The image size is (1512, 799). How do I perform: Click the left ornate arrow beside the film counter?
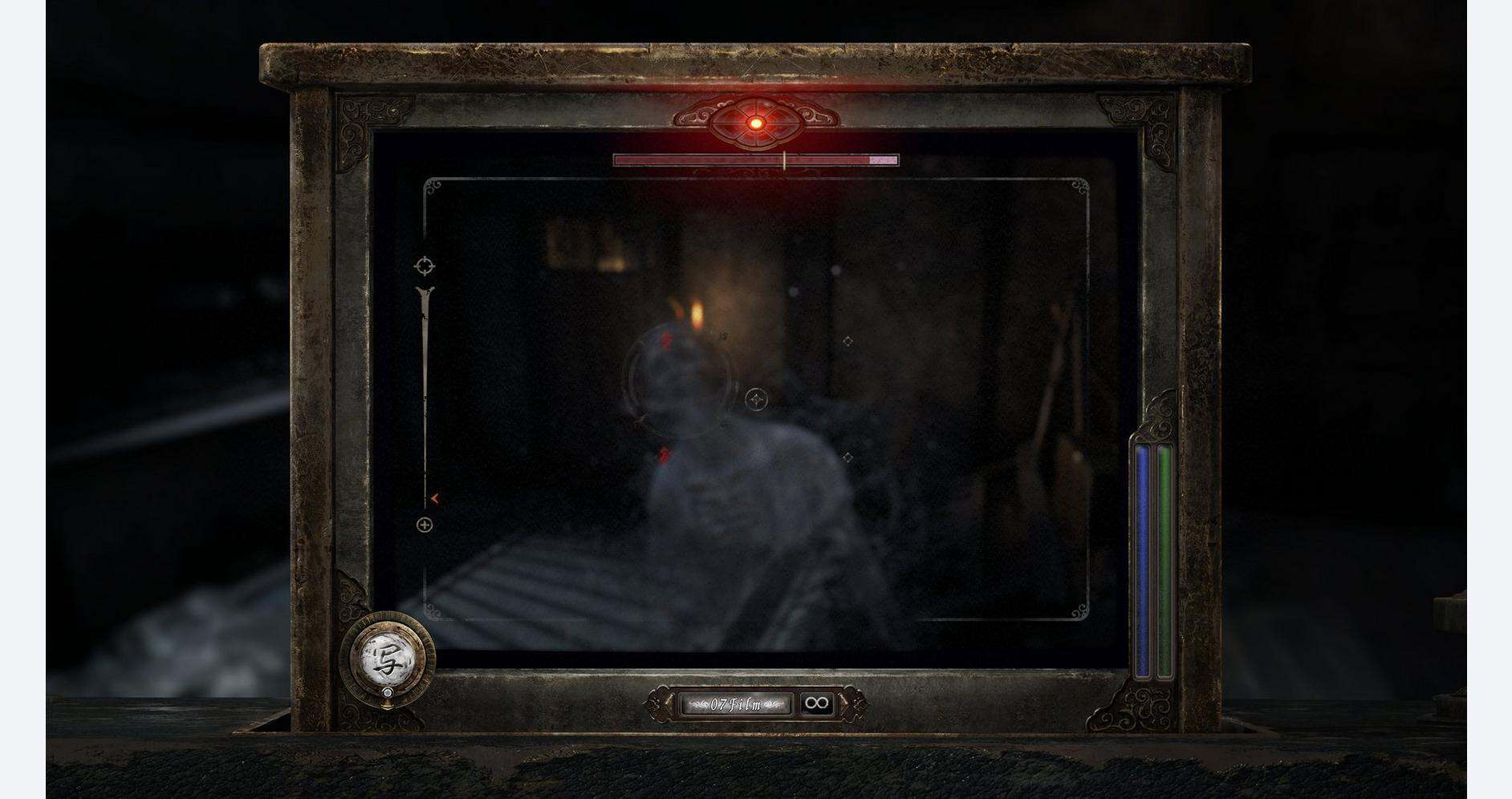coord(669,704)
